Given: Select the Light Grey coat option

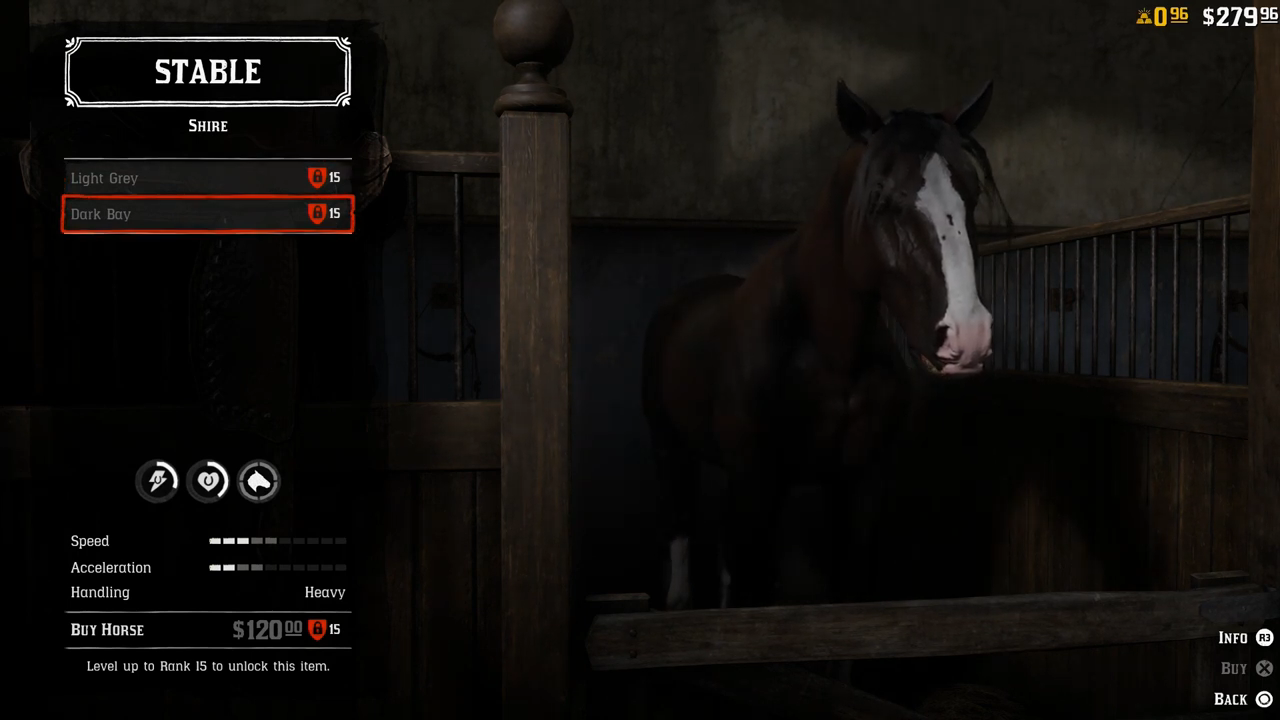Looking at the screenshot, I should tap(207, 178).
